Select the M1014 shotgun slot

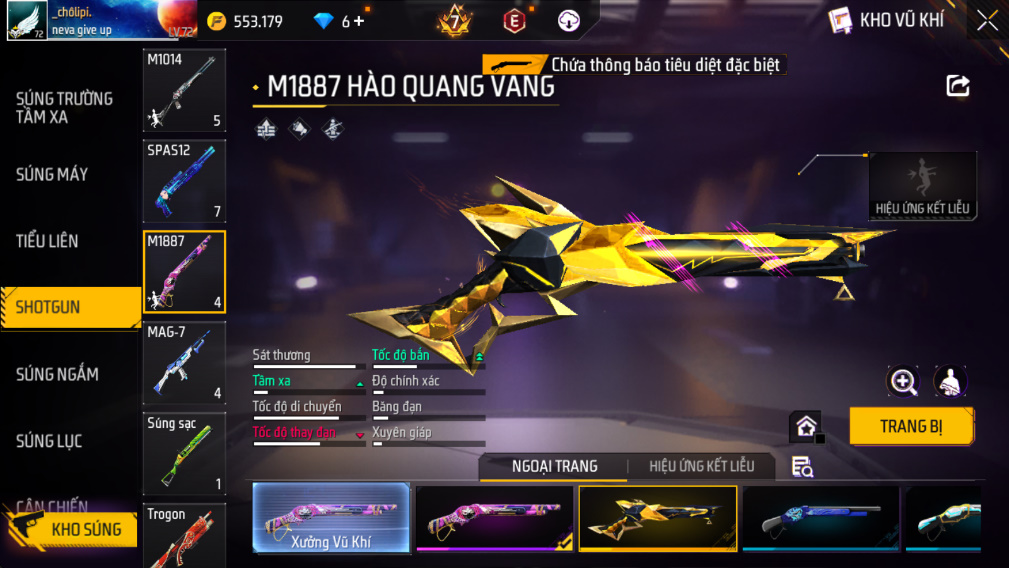click(185, 91)
